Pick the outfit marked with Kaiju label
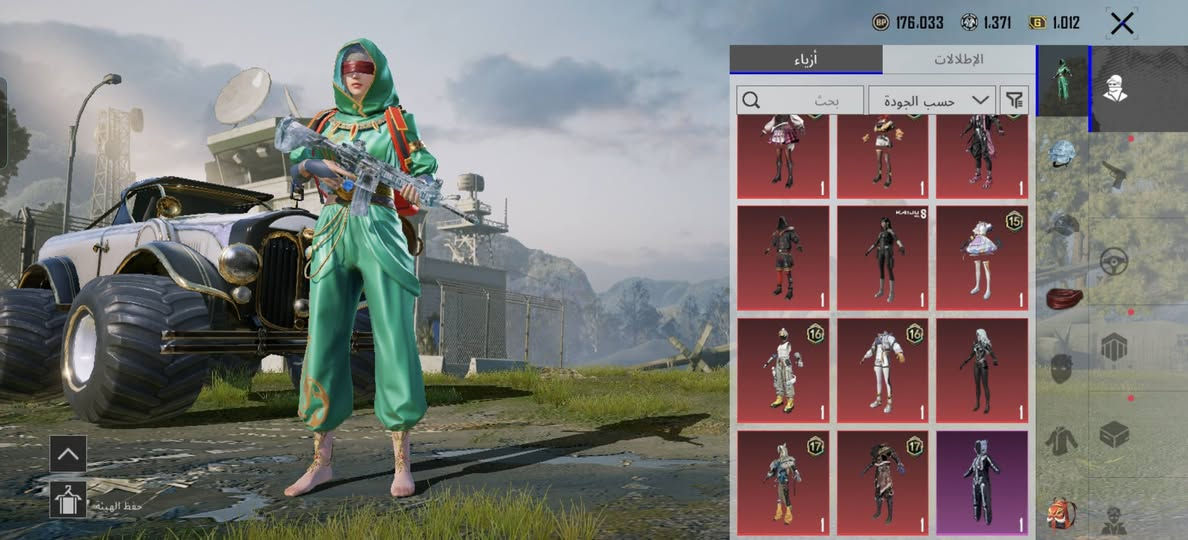 tap(882, 258)
